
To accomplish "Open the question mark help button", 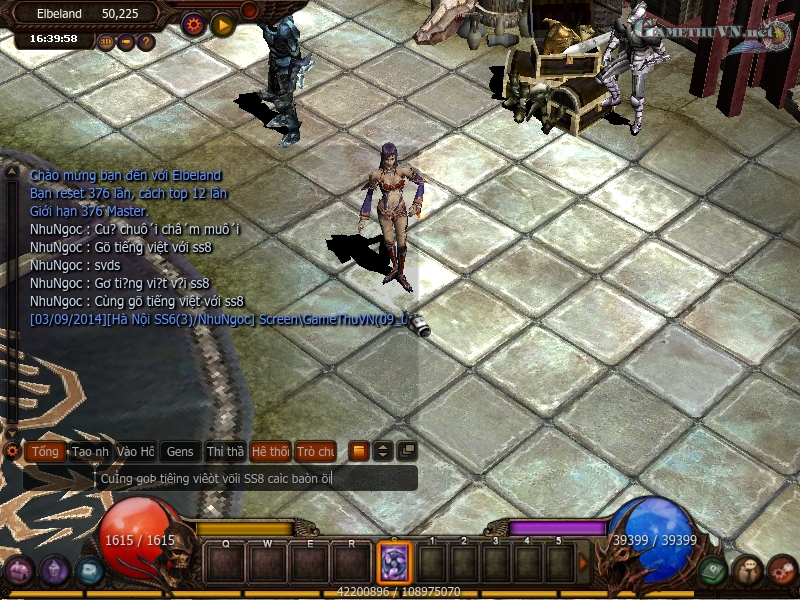I will 146,42.
